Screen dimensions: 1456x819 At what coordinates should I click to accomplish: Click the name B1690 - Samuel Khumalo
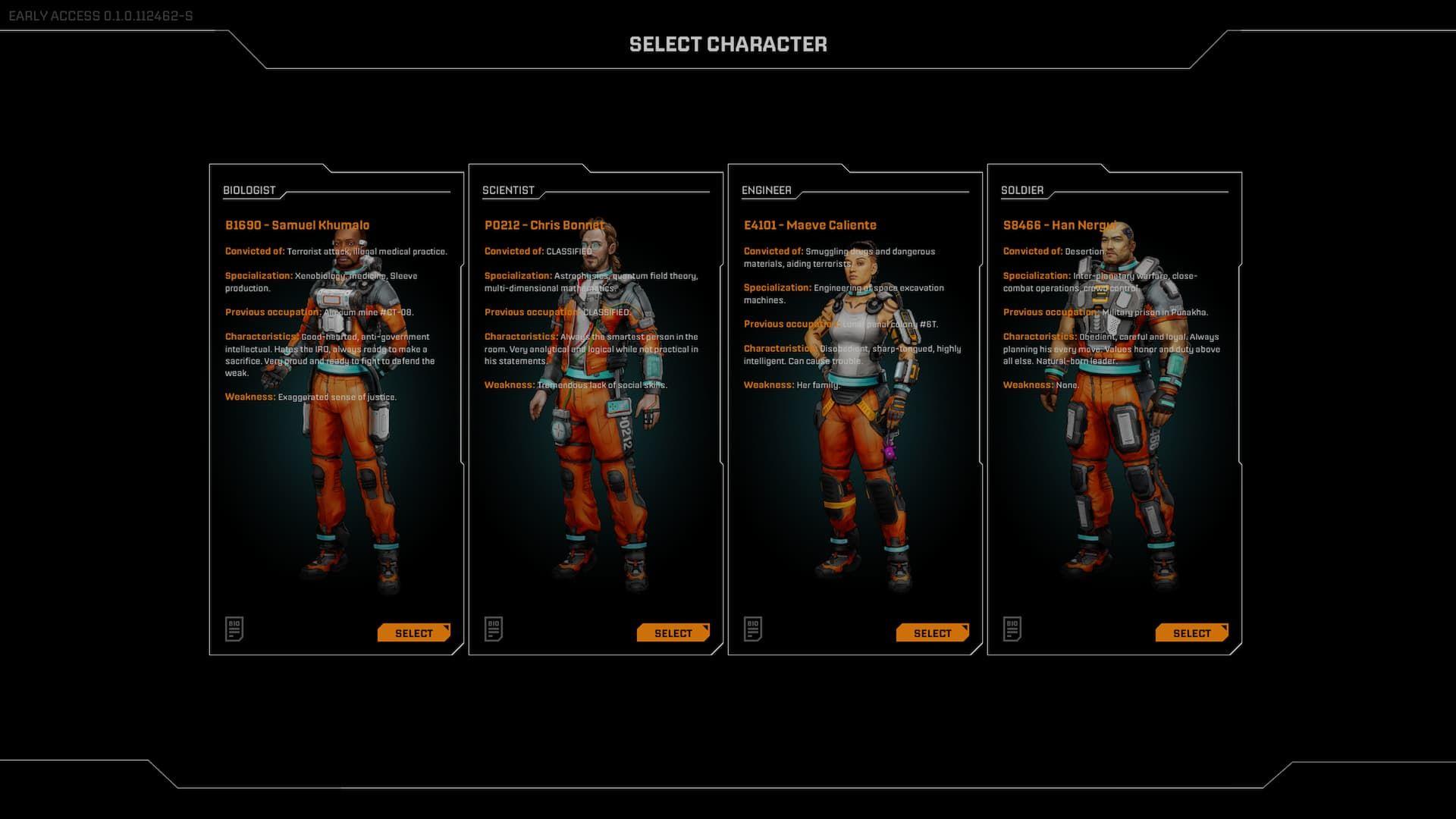(x=297, y=225)
